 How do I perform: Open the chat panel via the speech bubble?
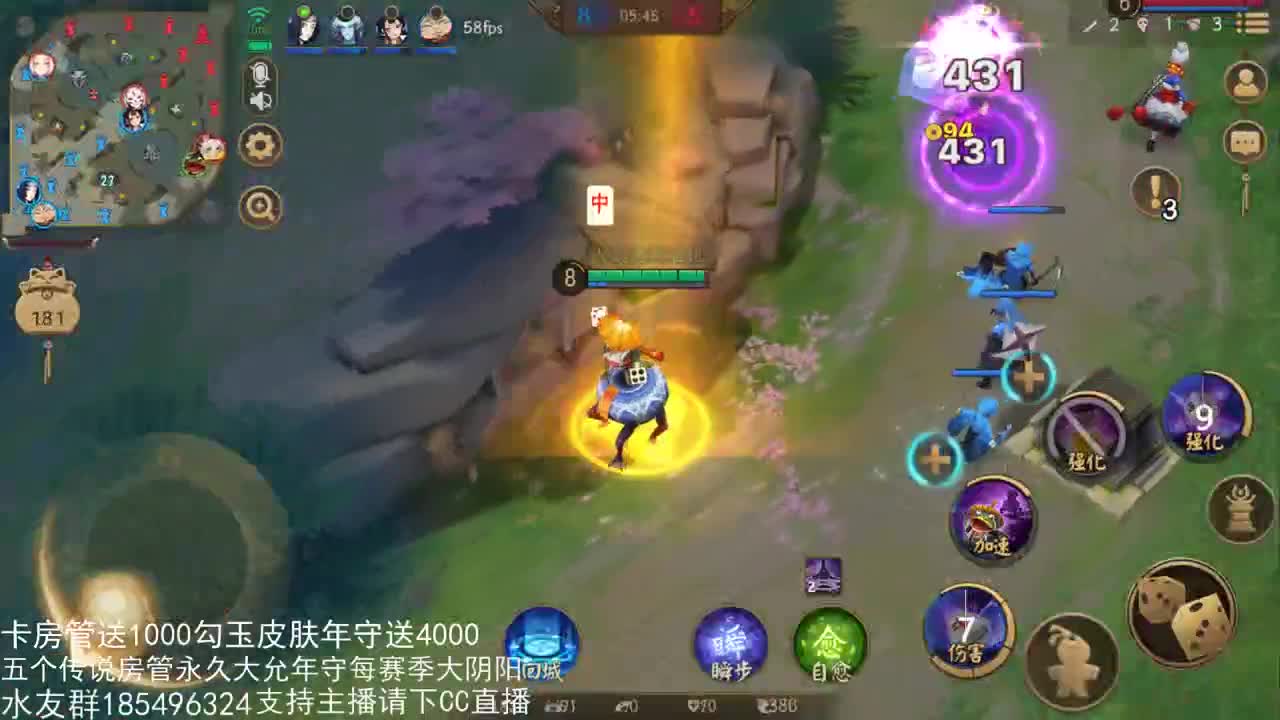pos(1244,143)
